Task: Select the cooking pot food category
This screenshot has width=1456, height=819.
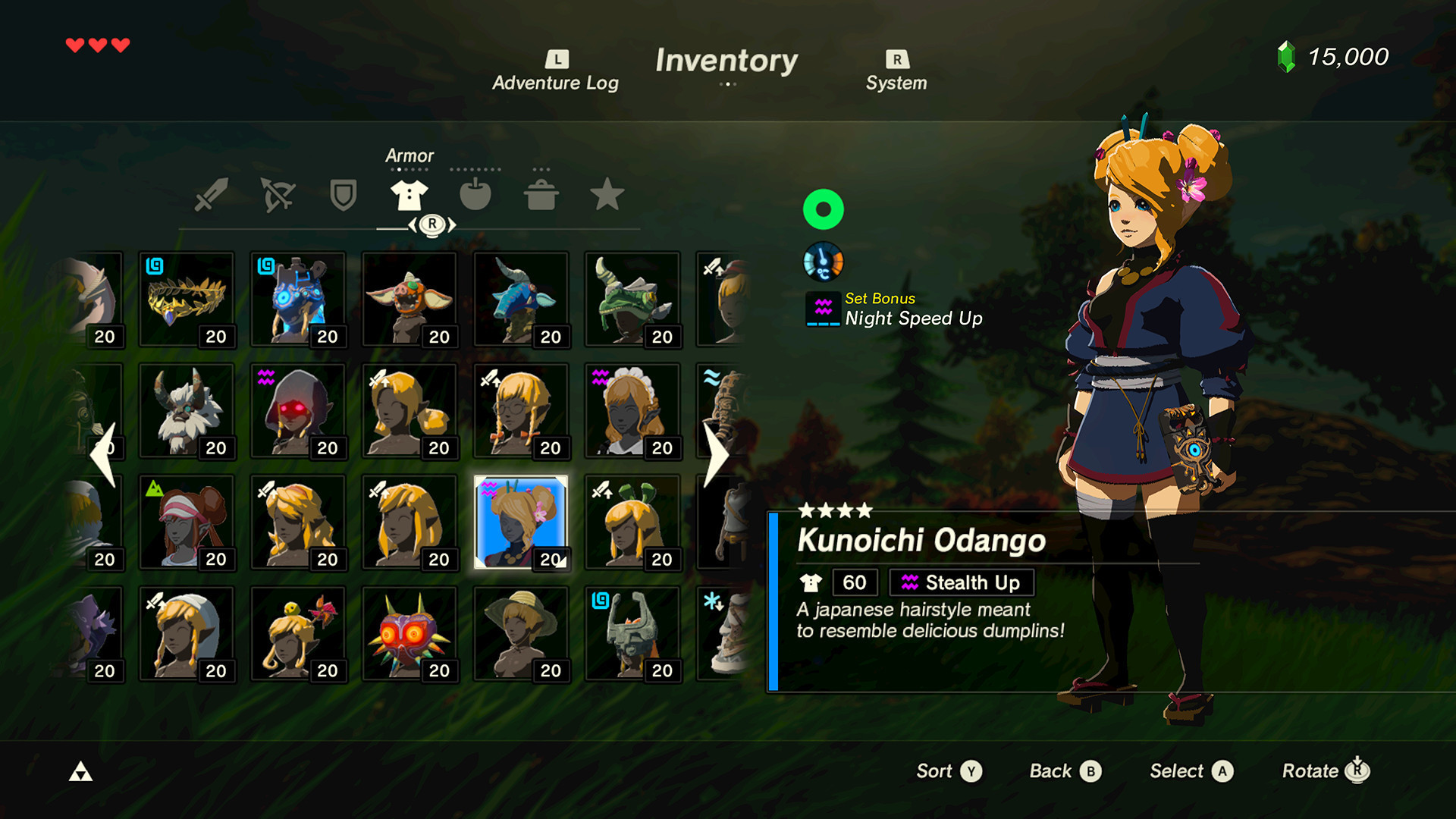Action: click(541, 195)
